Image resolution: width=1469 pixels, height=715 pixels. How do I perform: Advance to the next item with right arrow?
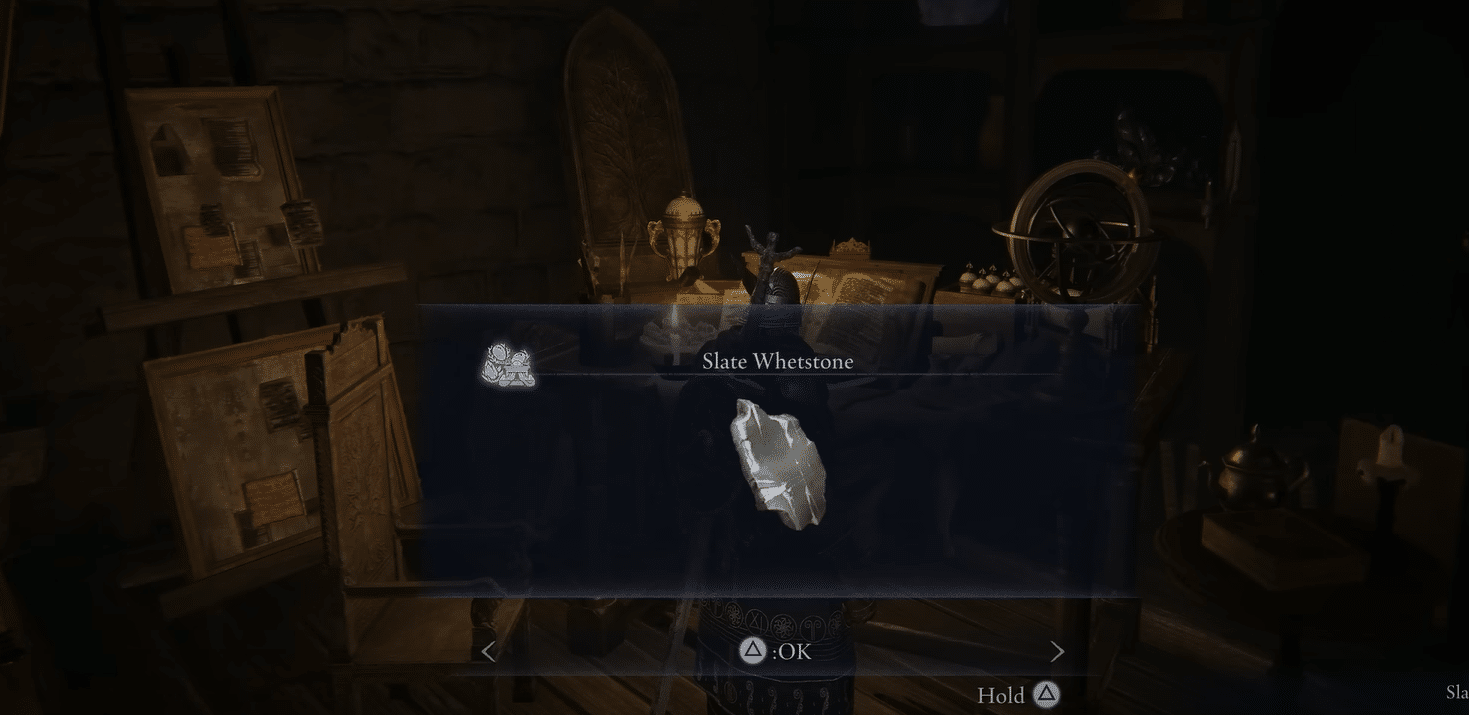click(1057, 652)
